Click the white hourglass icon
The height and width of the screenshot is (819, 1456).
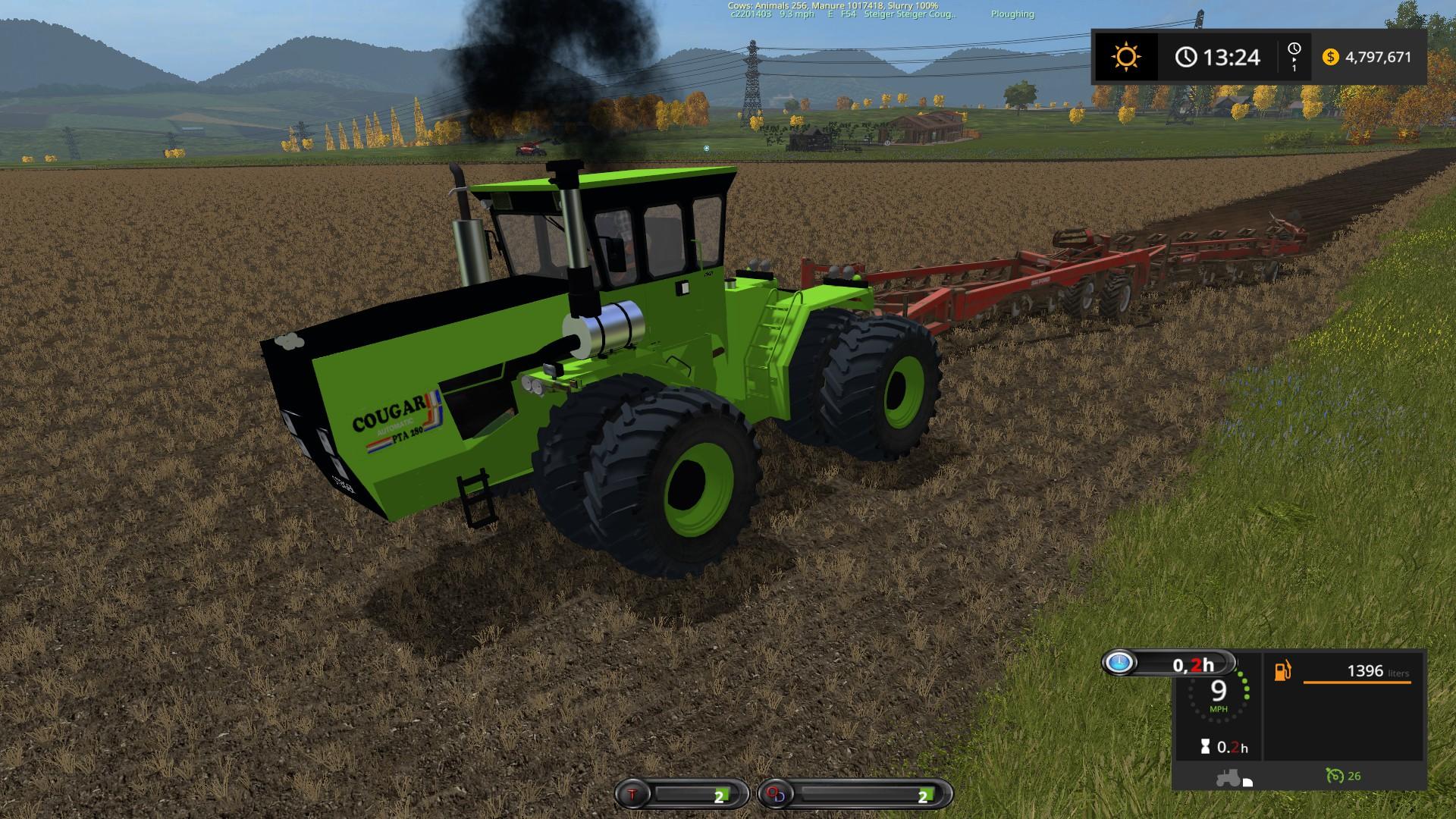1204,747
